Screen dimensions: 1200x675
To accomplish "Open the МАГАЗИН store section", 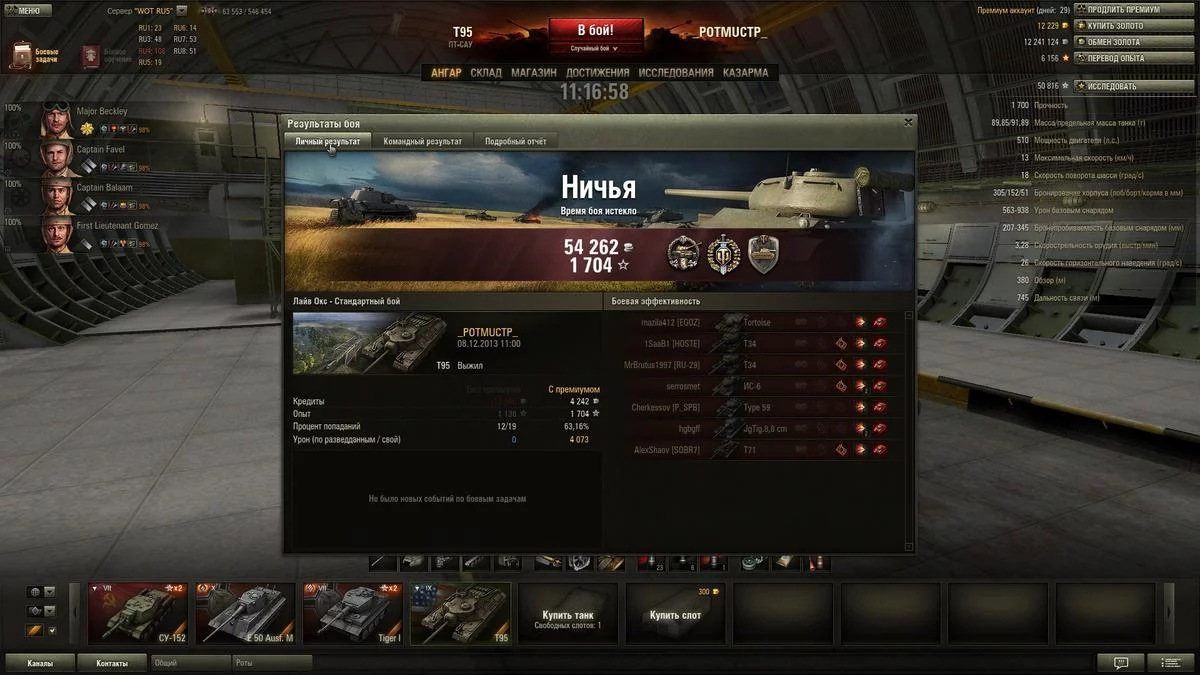I will tap(534, 73).
